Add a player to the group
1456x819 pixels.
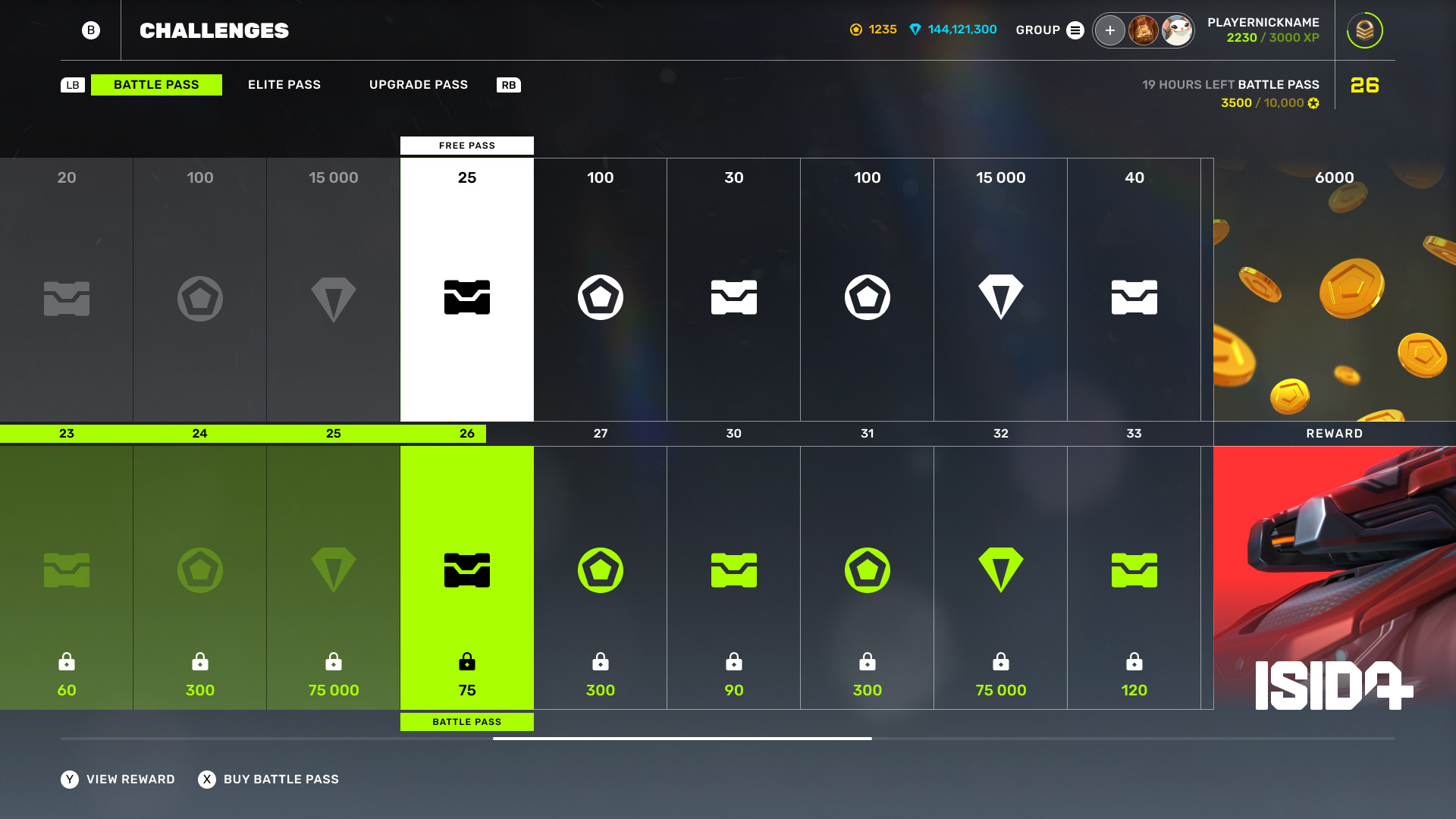tap(1109, 30)
